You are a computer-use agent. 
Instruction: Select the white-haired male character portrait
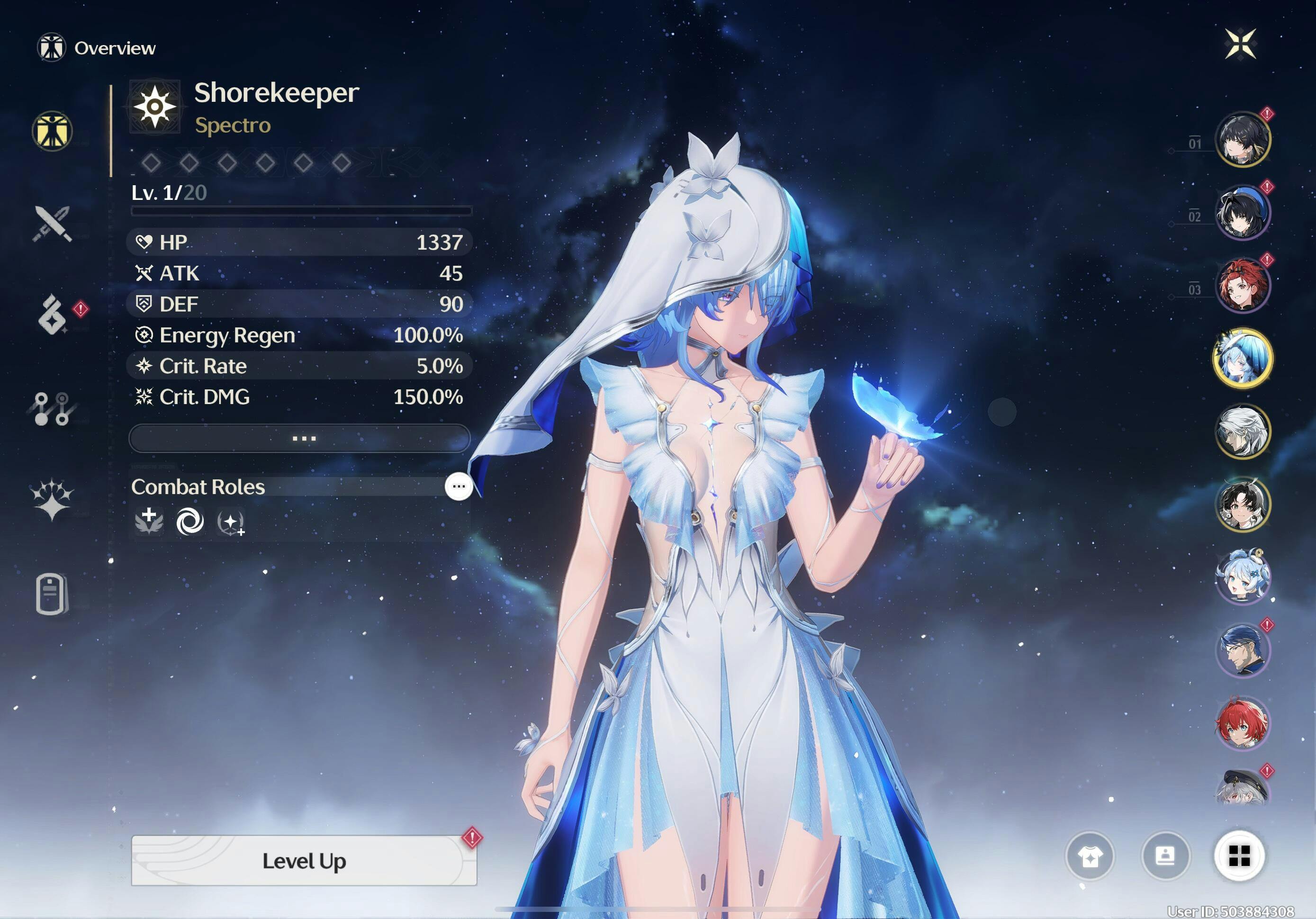(x=1242, y=431)
